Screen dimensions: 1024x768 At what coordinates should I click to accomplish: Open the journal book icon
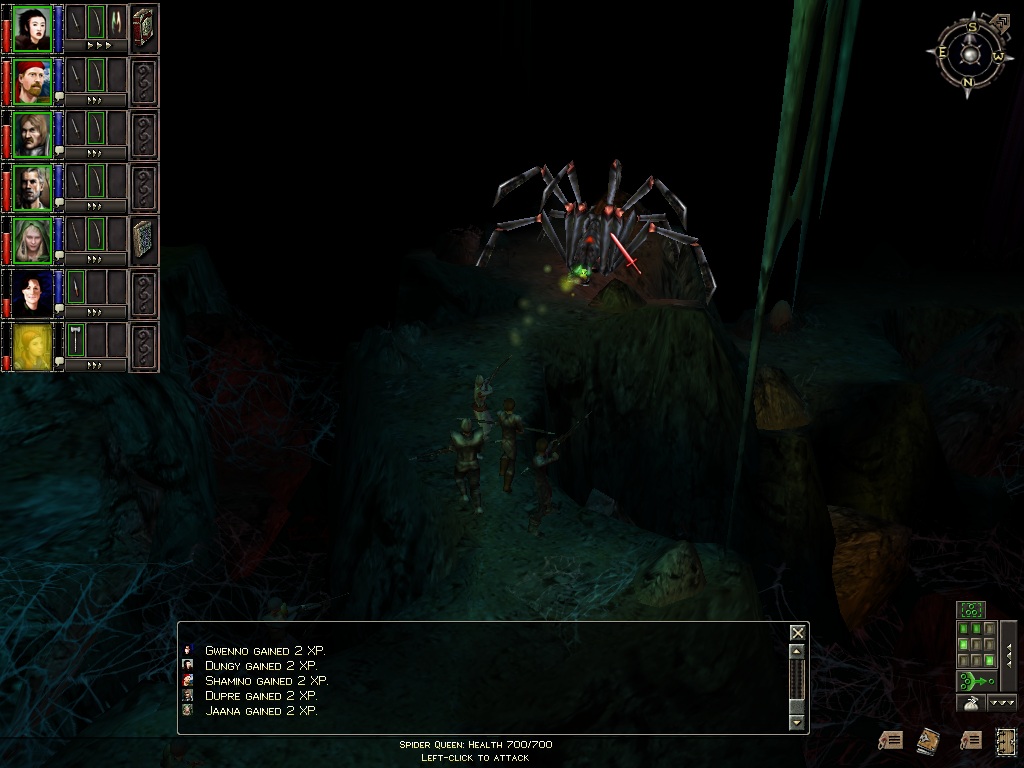pyautogui.click(x=929, y=740)
